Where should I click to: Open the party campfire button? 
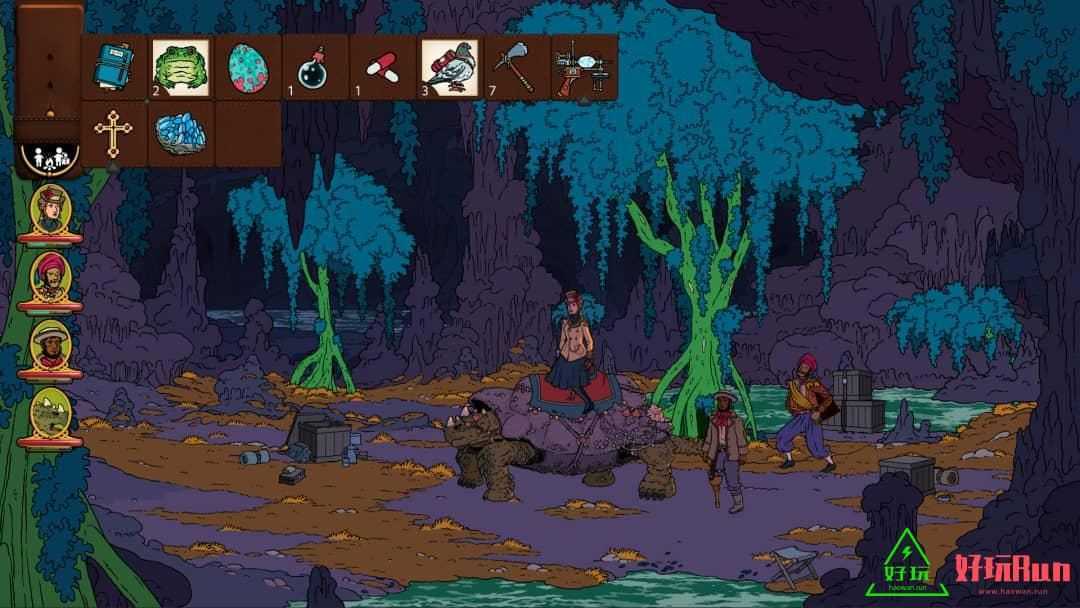(x=48, y=158)
